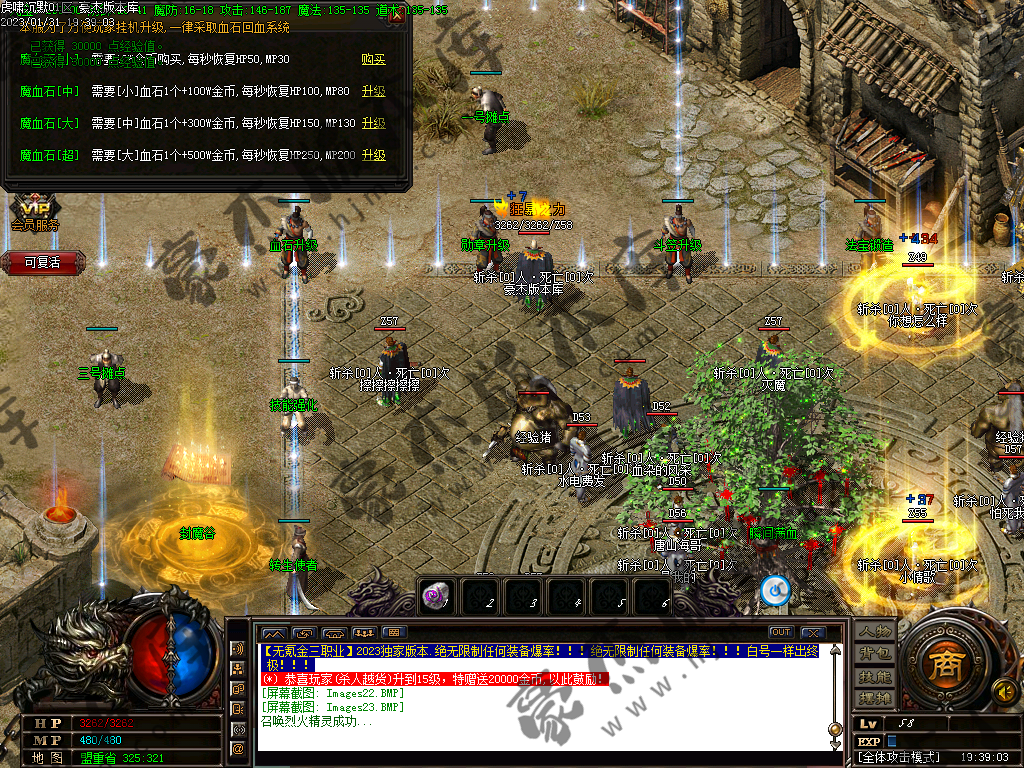Close the blood stone dialog window

click(x=397, y=15)
